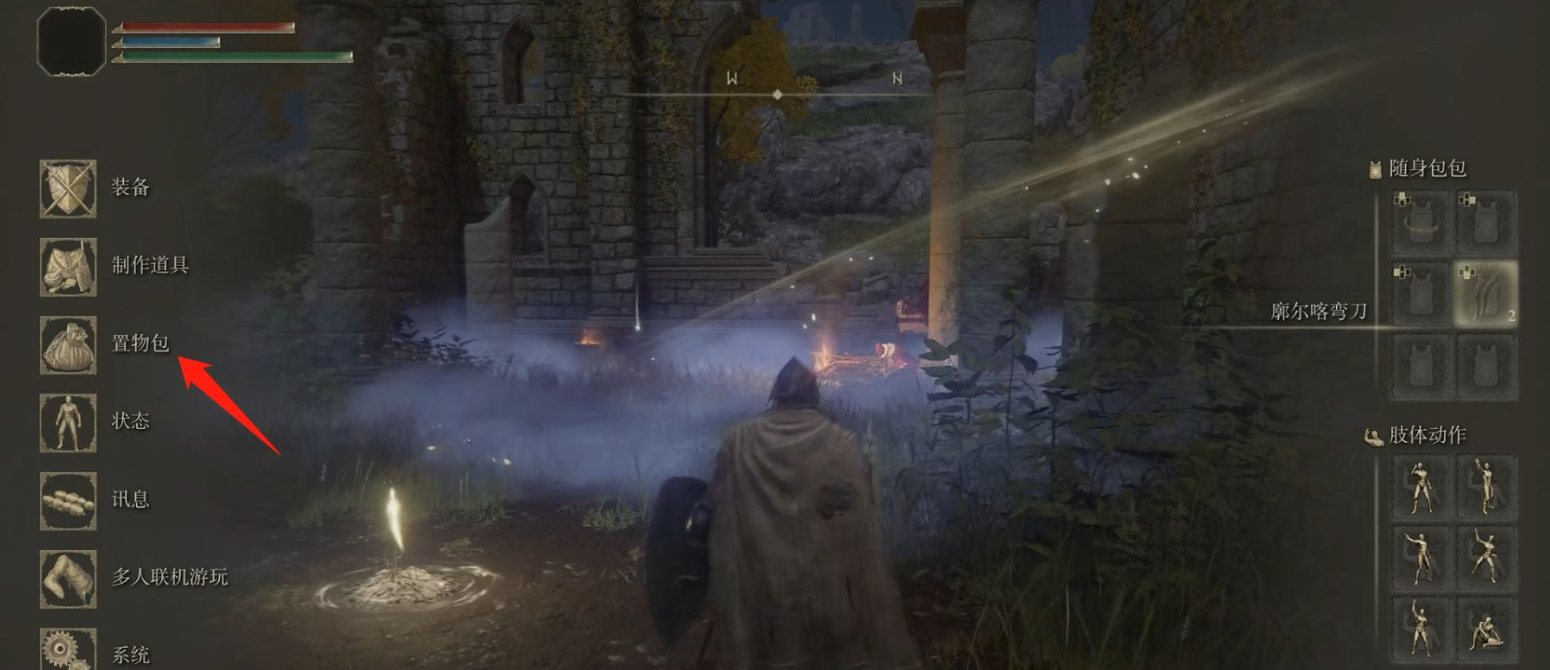Image resolution: width=1550 pixels, height=670 pixels.
Task: Open the 置物包 inventory
Action: [69, 344]
